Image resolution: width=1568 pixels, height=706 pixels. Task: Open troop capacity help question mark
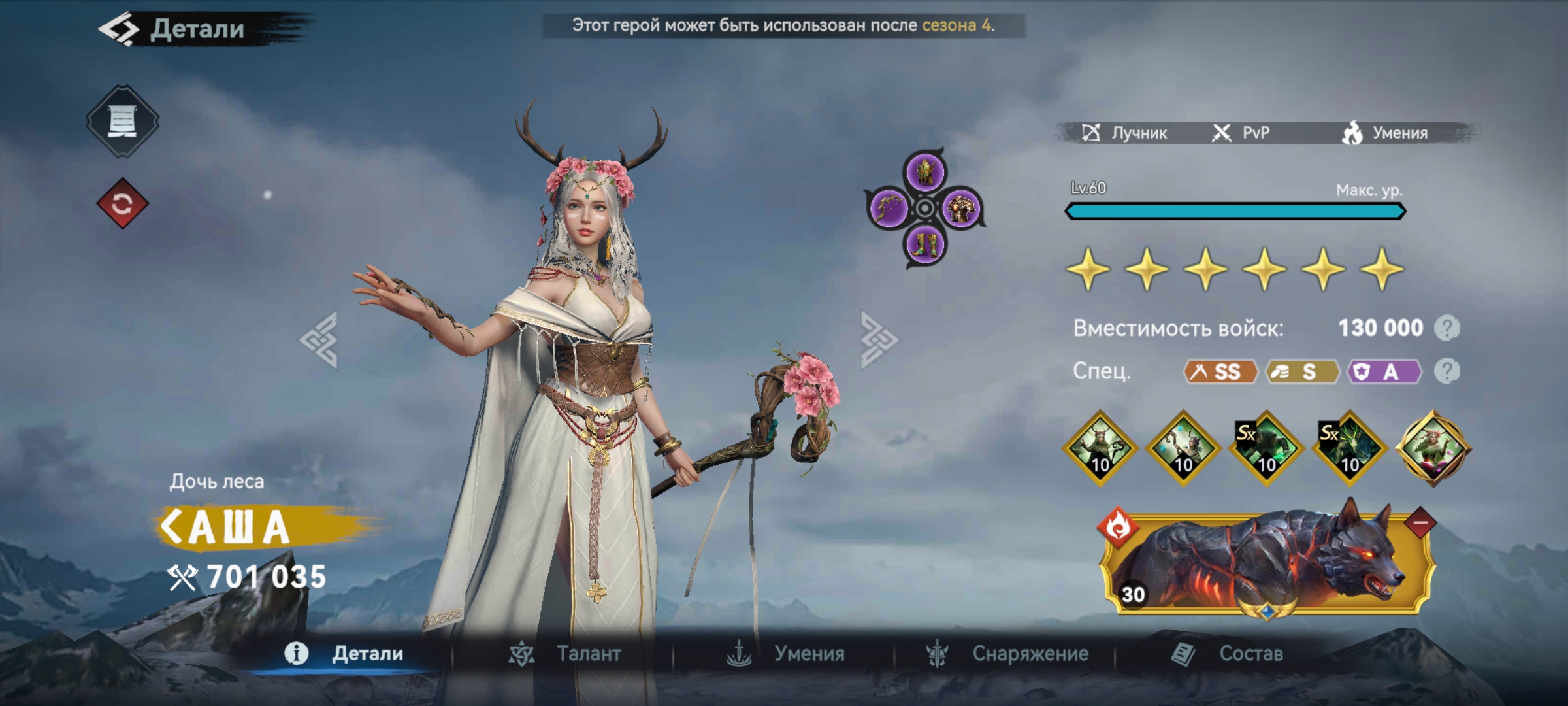(x=1446, y=328)
